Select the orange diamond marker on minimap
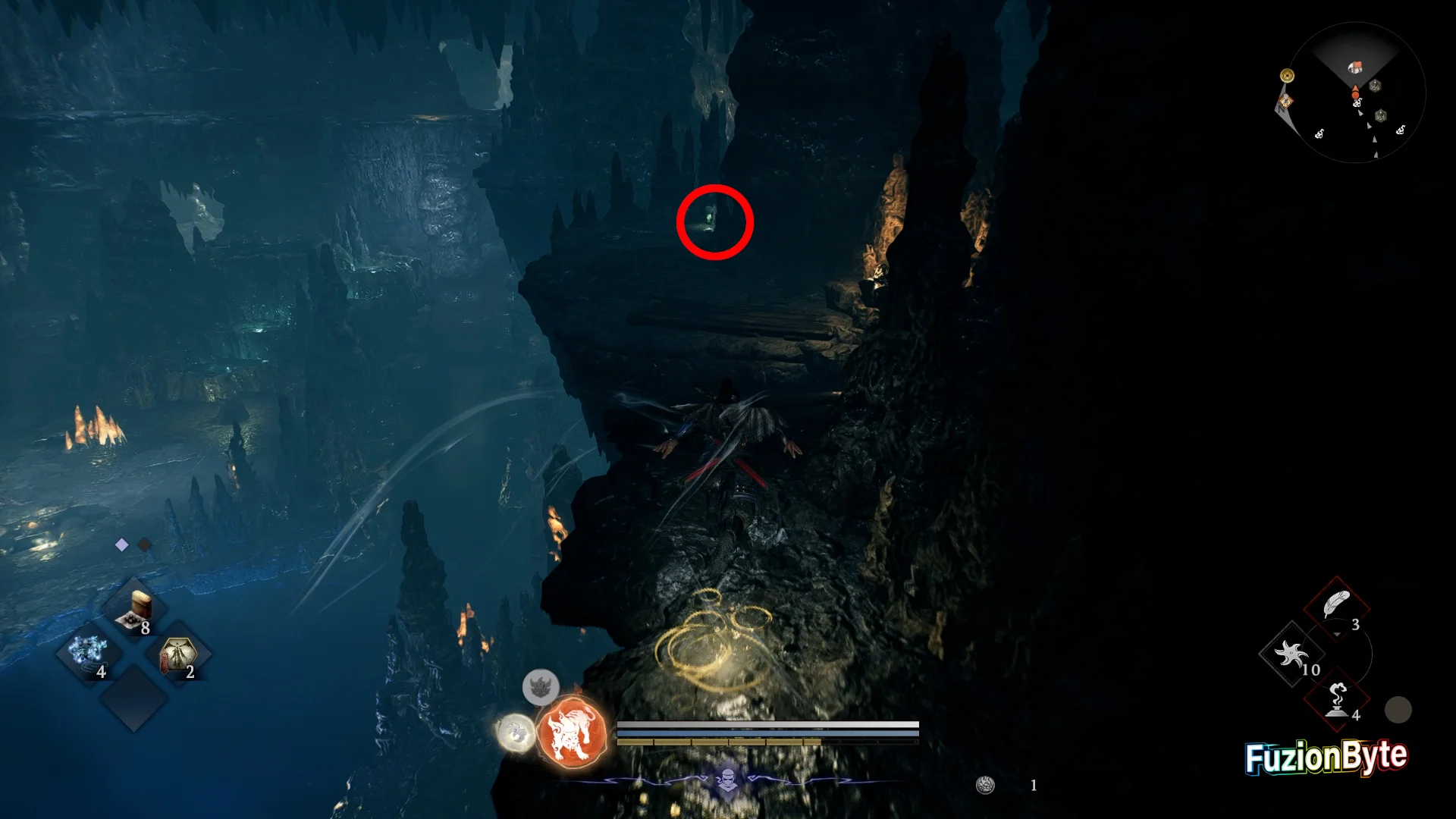This screenshot has height=819, width=1456. (x=1285, y=102)
